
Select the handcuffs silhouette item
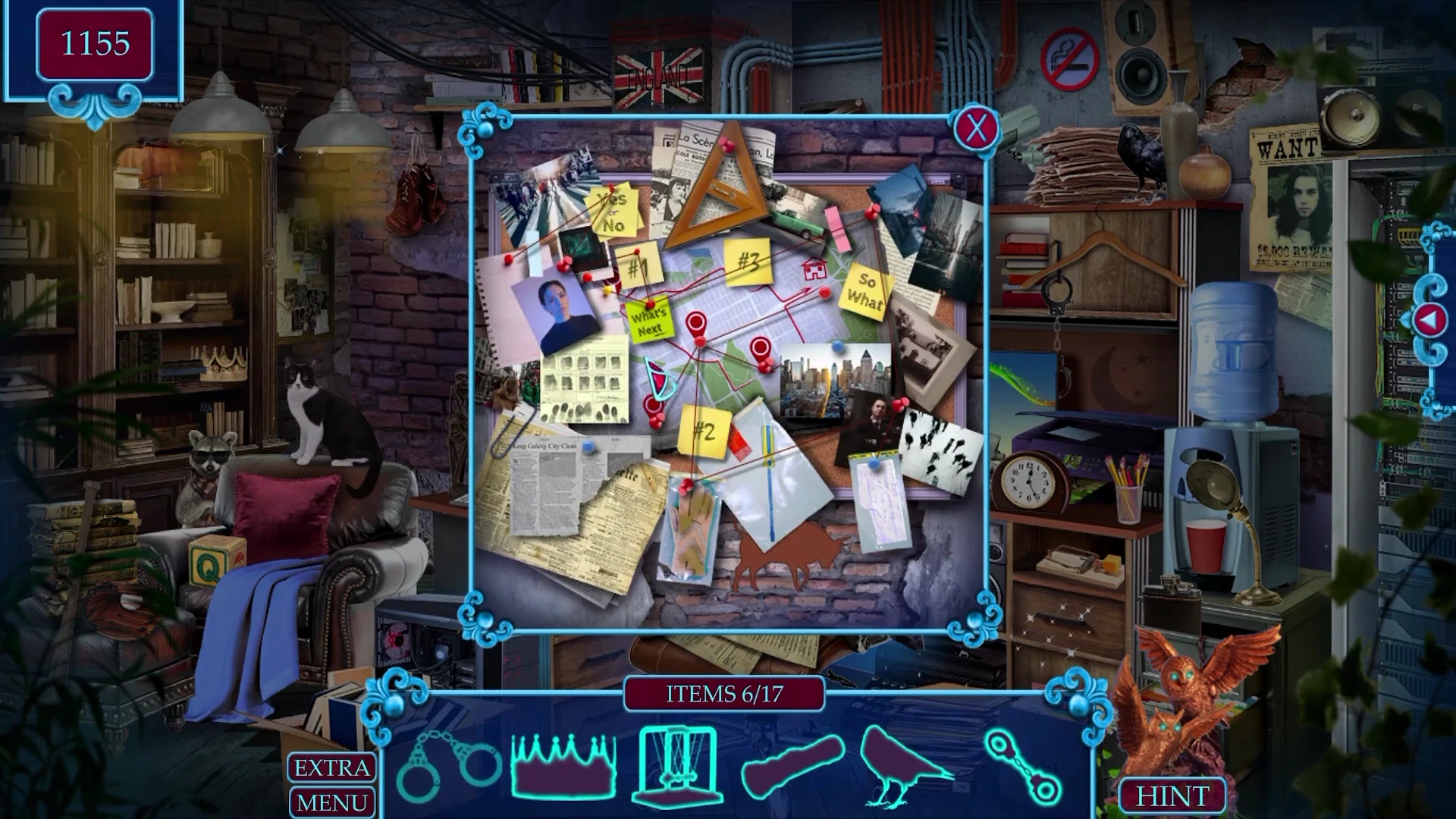click(448, 766)
